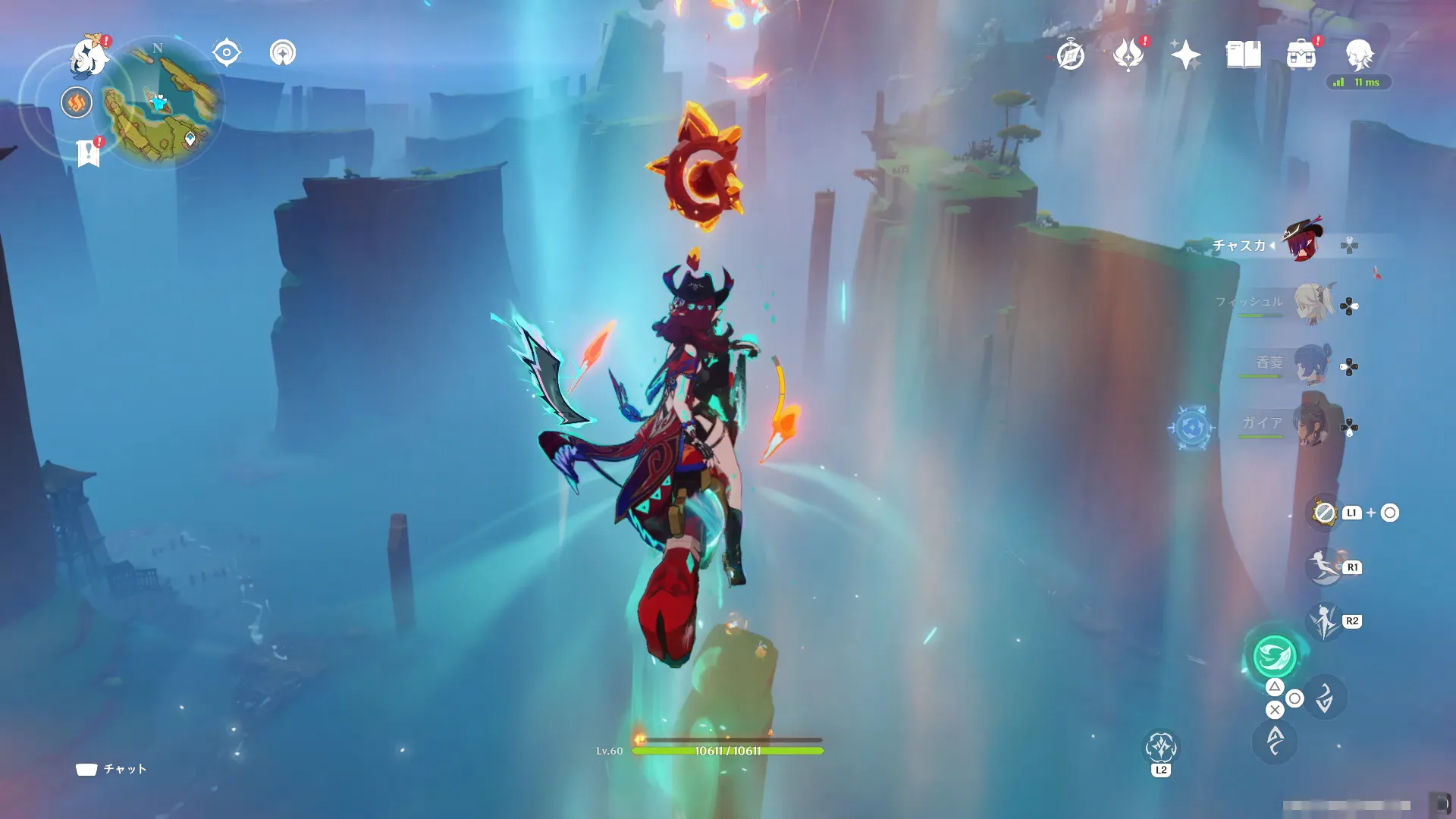Viewport: 1456px width, 819px height.
Task: Switch to party member フィッシュル
Action: (x=1311, y=303)
